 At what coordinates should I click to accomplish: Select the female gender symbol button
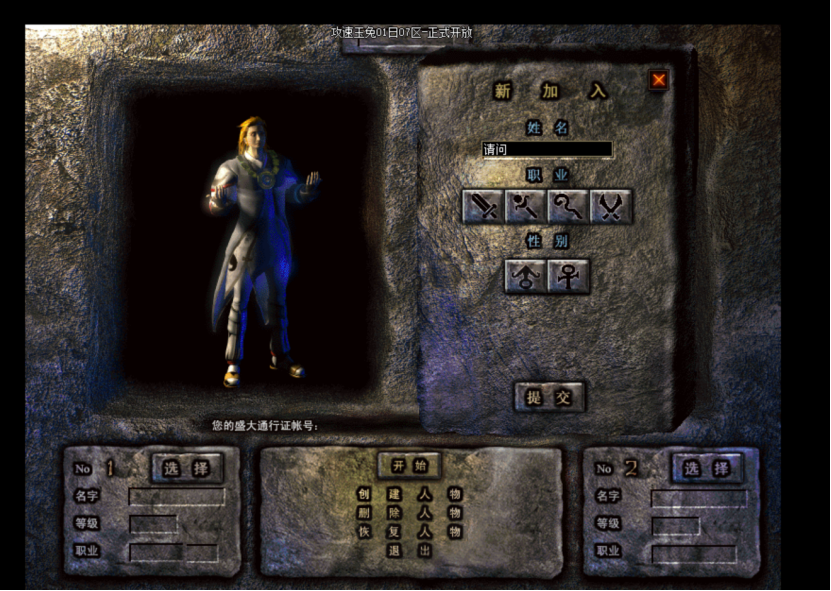(x=568, y=276)
